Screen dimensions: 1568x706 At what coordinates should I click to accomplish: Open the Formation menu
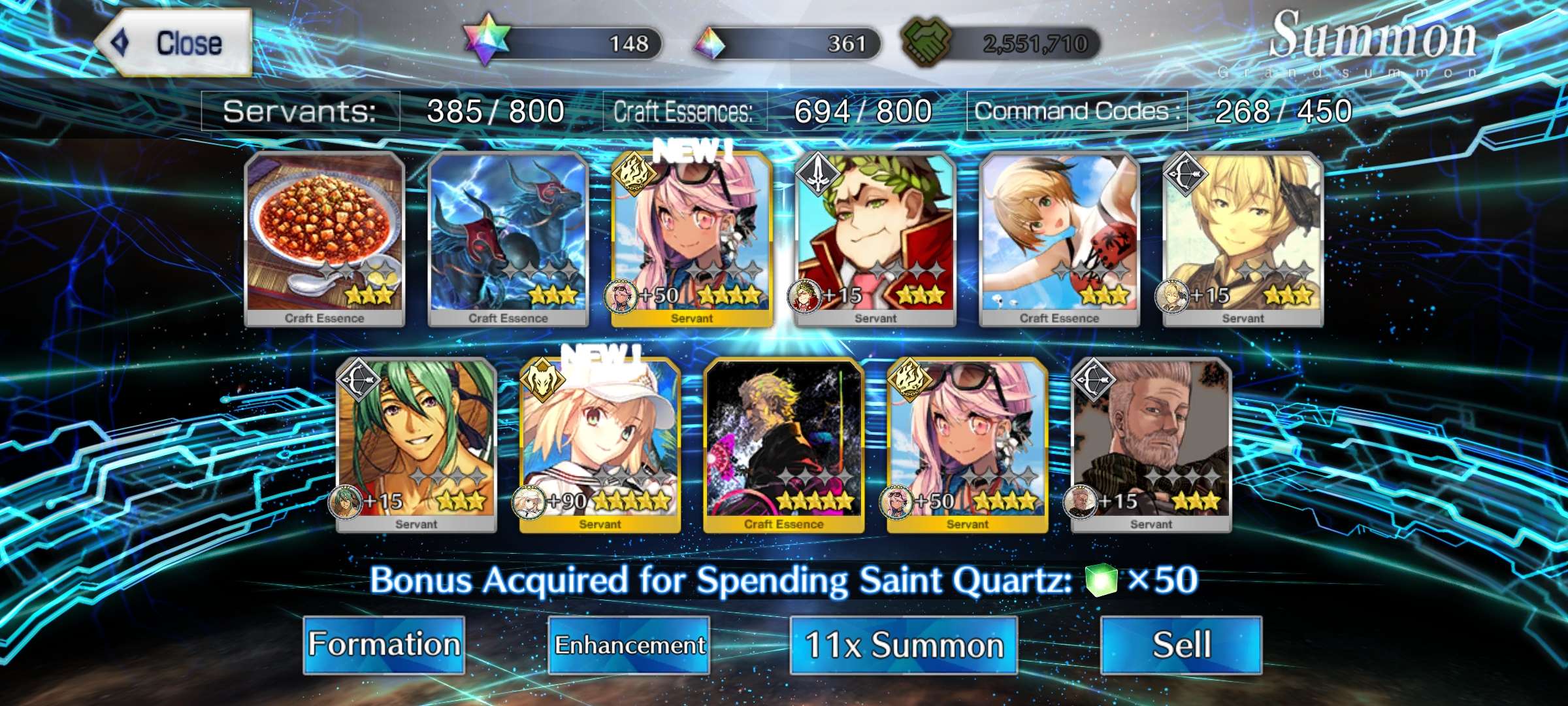(x=384, y=645)
